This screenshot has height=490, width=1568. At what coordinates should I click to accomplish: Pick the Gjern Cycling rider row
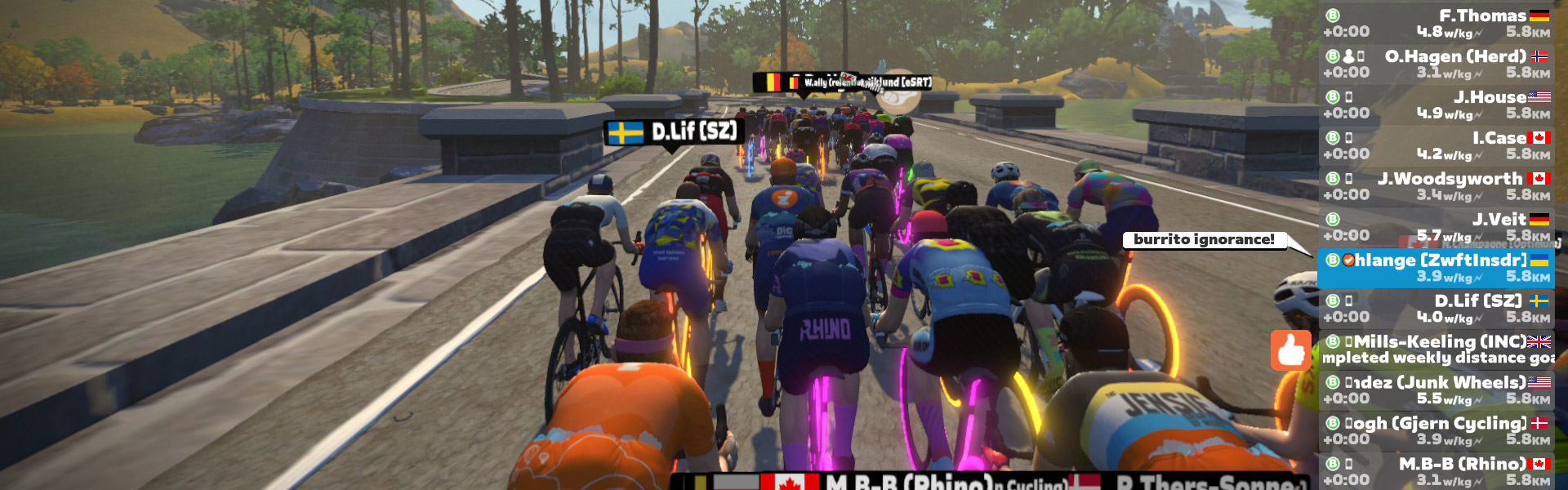coord(1437,431)
